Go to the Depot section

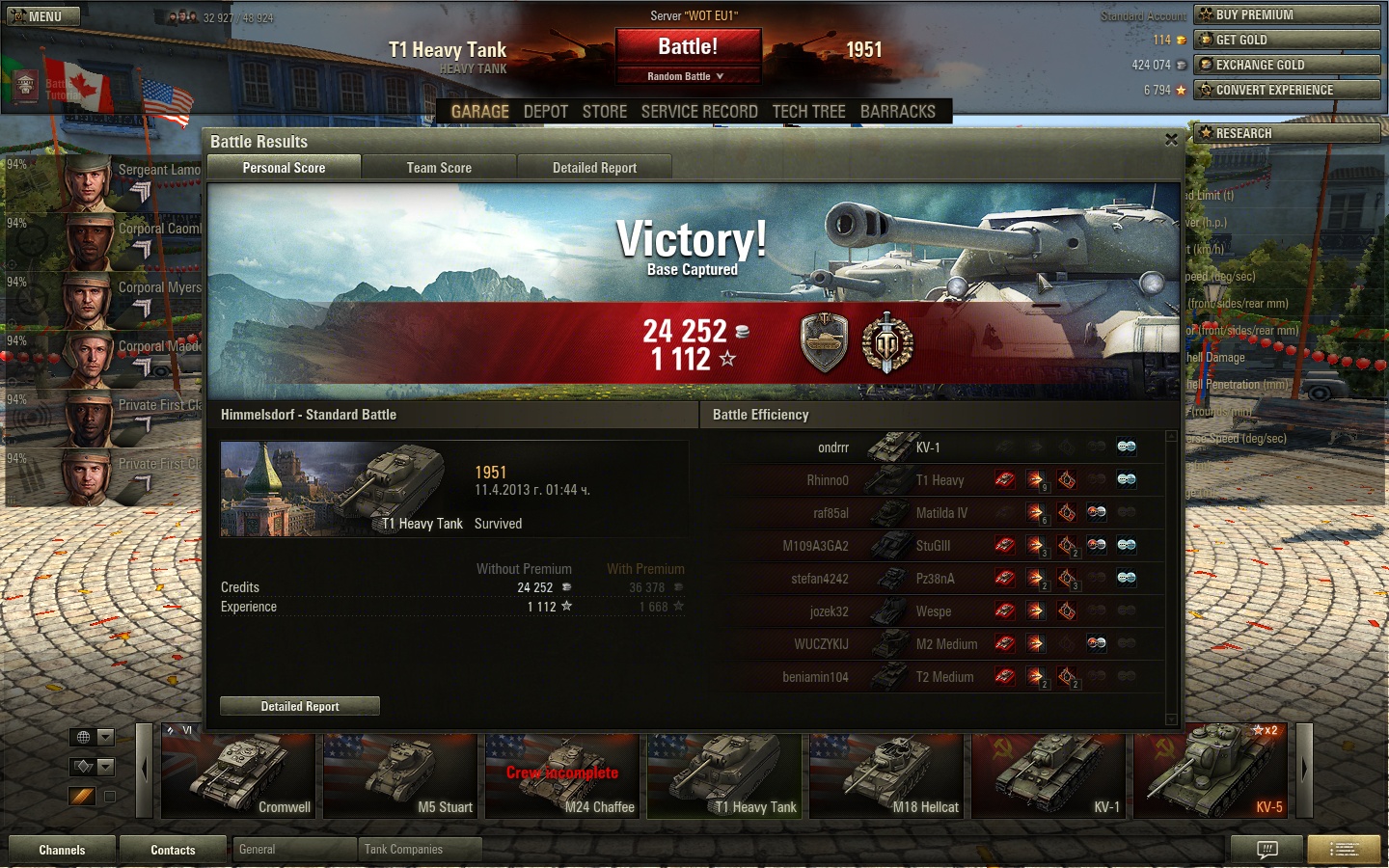point(545,112)
